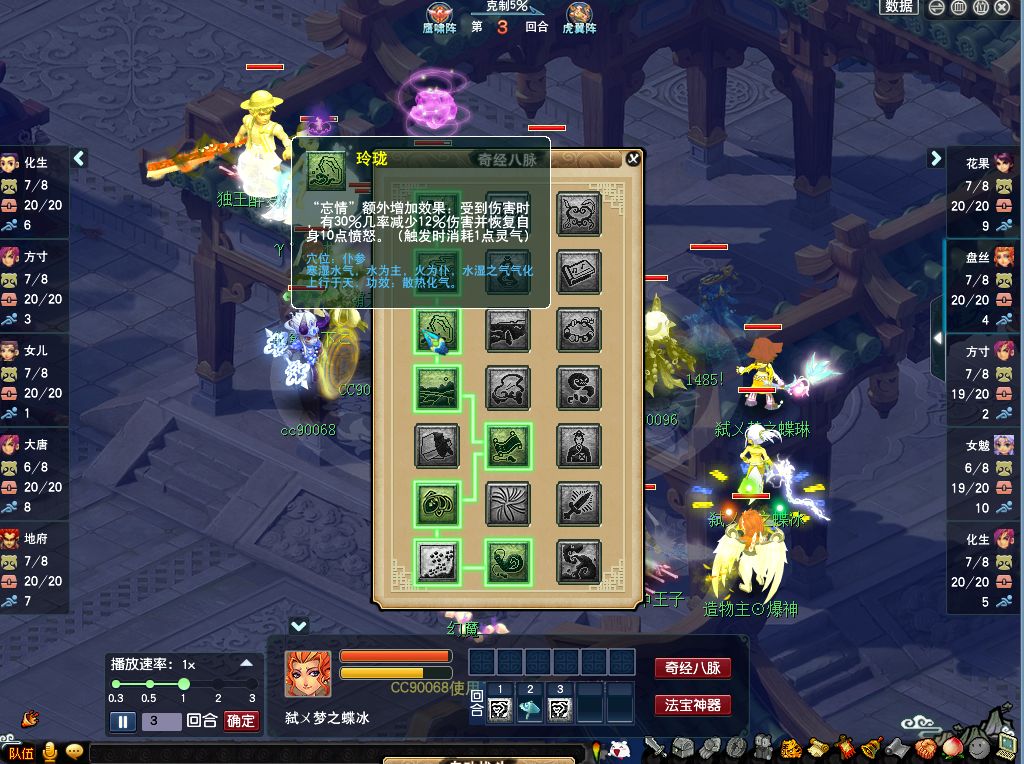Collapse the left team roster arrow
The image size is (1024, 764).
tap(80, 158)
